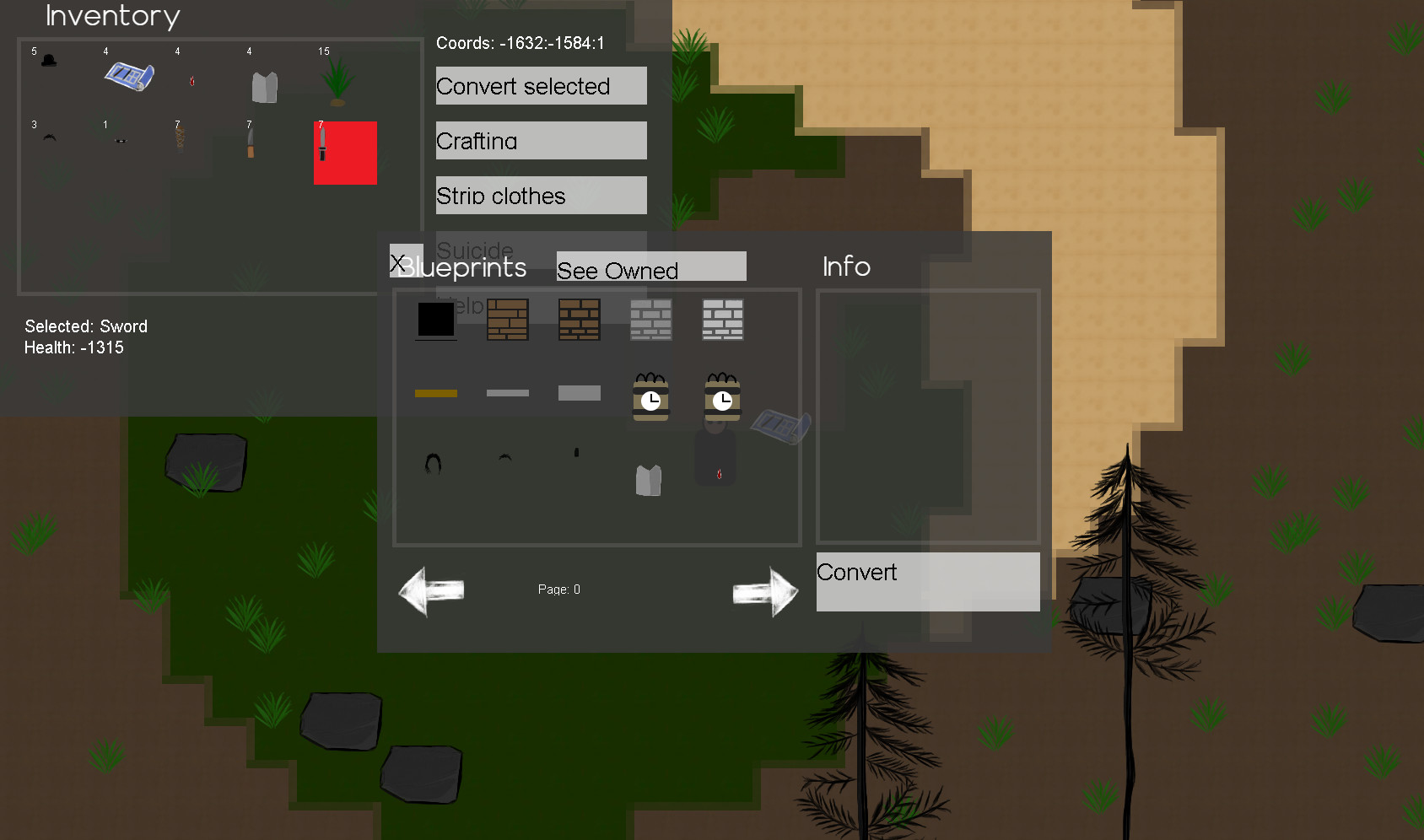The image size is (1424, 840).
Task: Select the gold bar blueprint
Action: click(x=435, y=392)
